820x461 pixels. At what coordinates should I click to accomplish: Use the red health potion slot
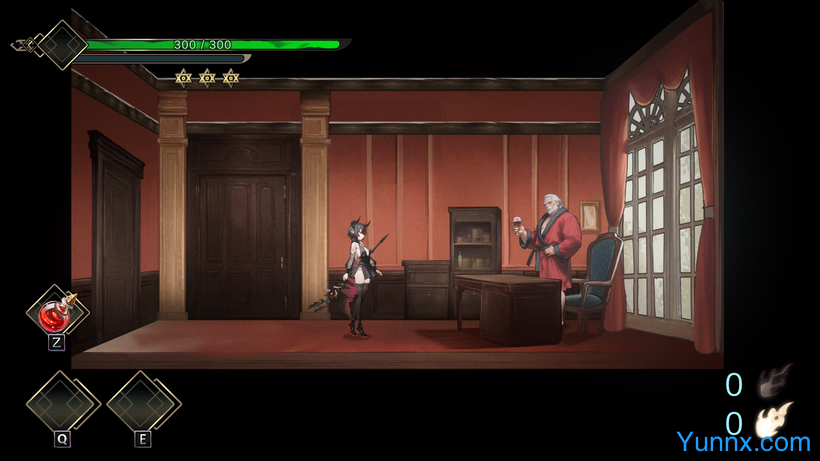[x=56, y=312]
